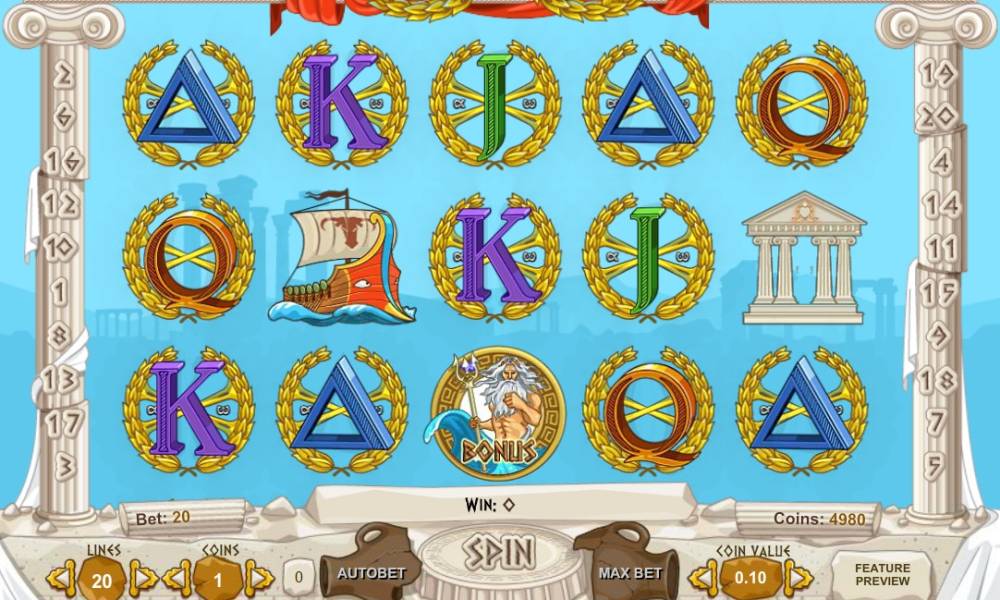This screenshot has height=600, width=1000.
Task: Select payline 13 on the left column
Action: pyautogui.click(x=62, y=379)
